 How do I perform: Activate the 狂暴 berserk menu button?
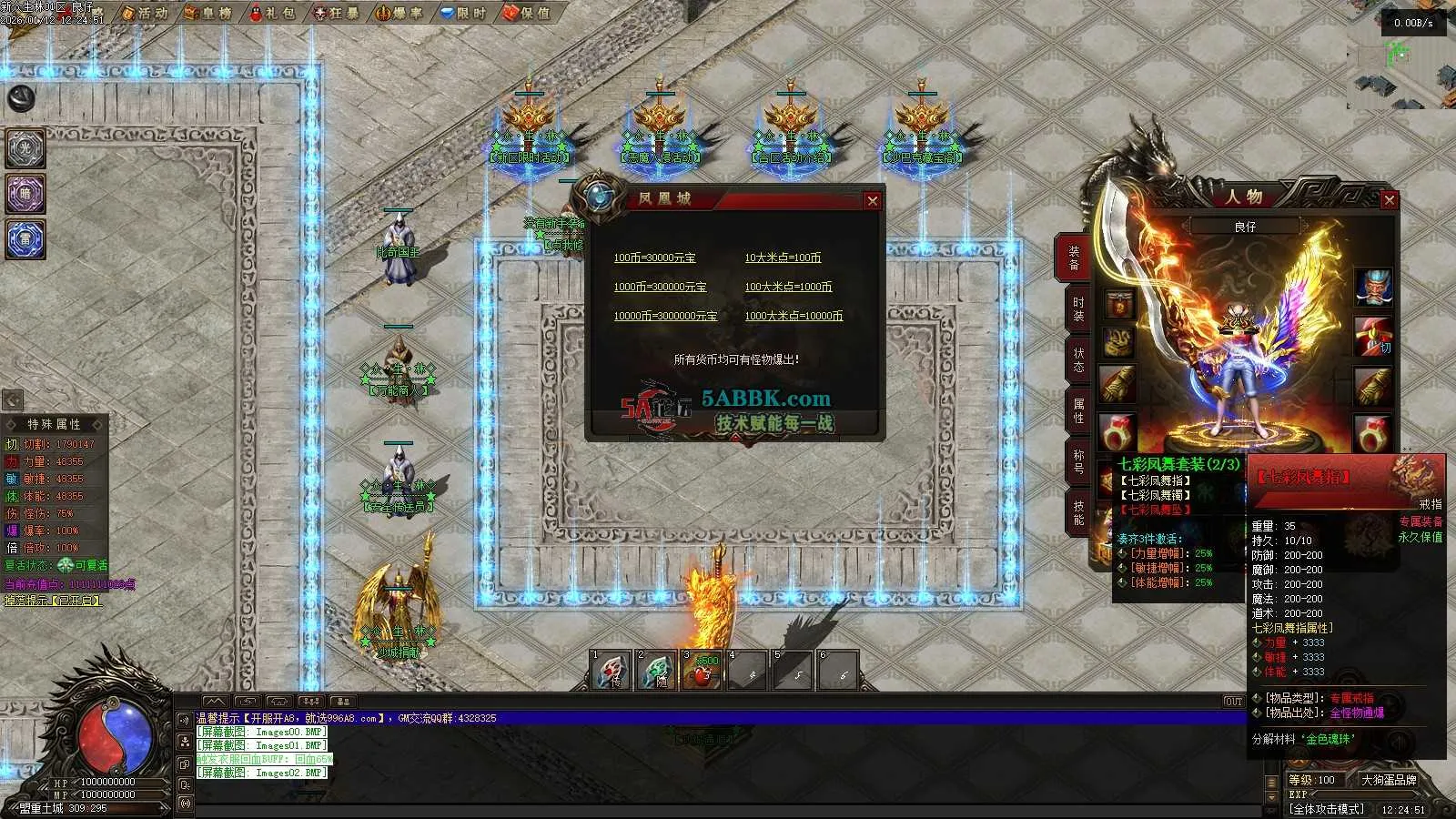tap(336, 13)
